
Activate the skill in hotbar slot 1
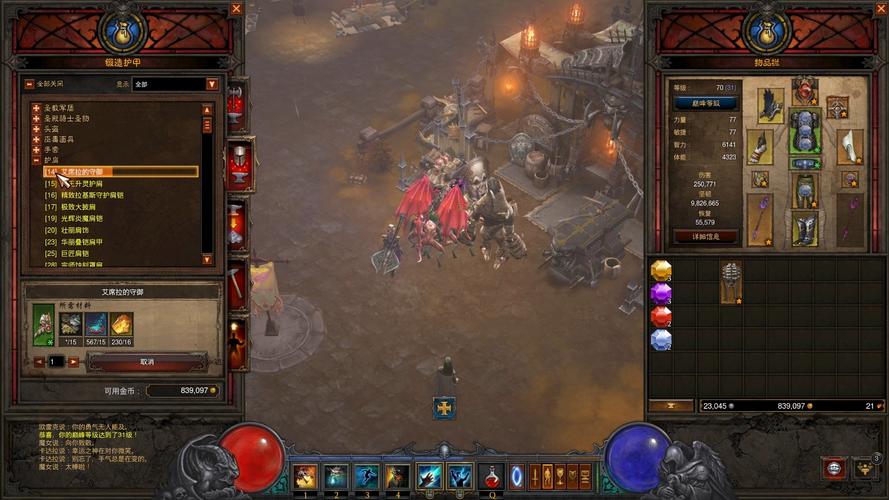305,476
